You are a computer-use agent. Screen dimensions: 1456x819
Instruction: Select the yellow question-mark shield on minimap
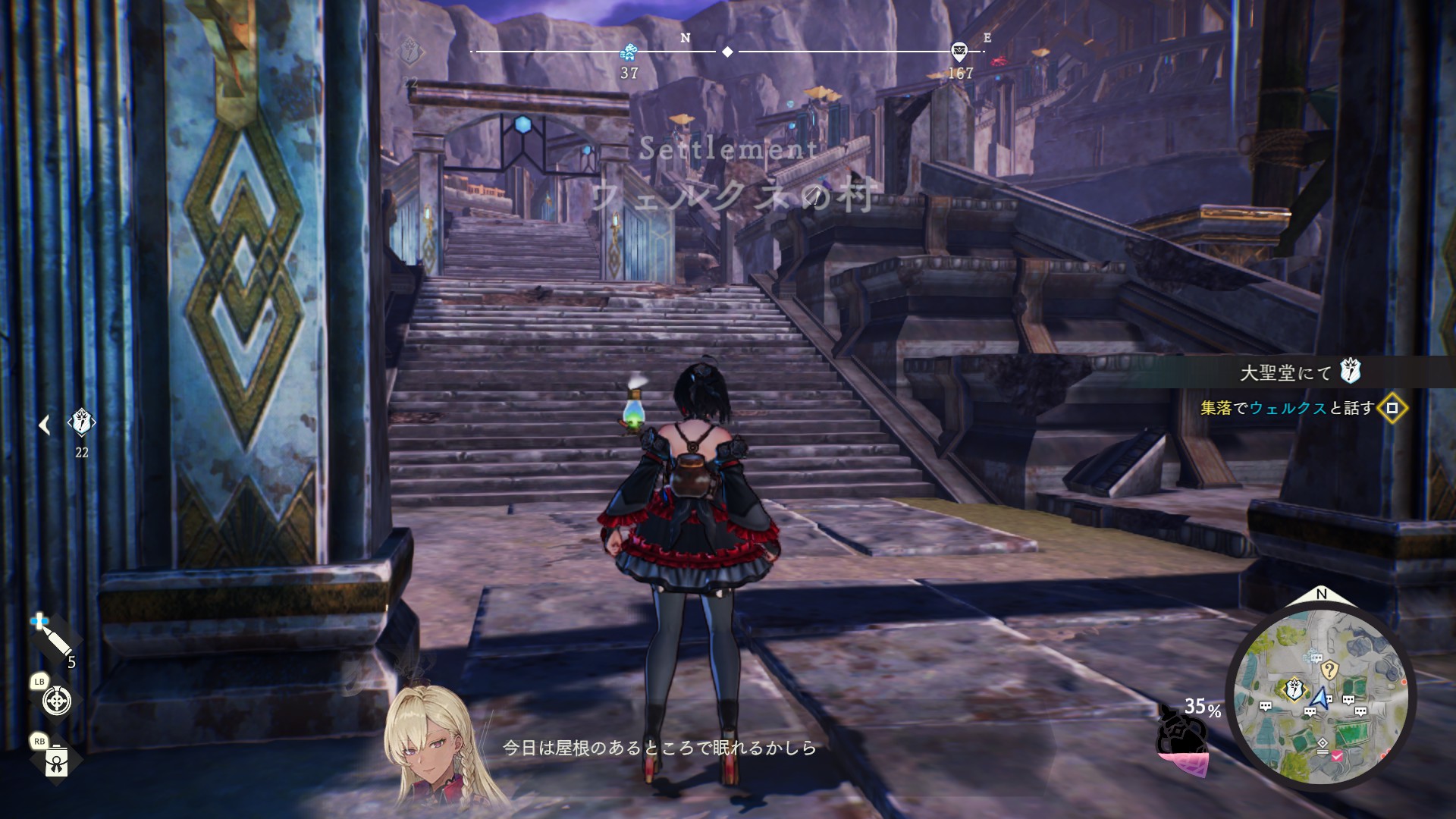click(1329, 670)
